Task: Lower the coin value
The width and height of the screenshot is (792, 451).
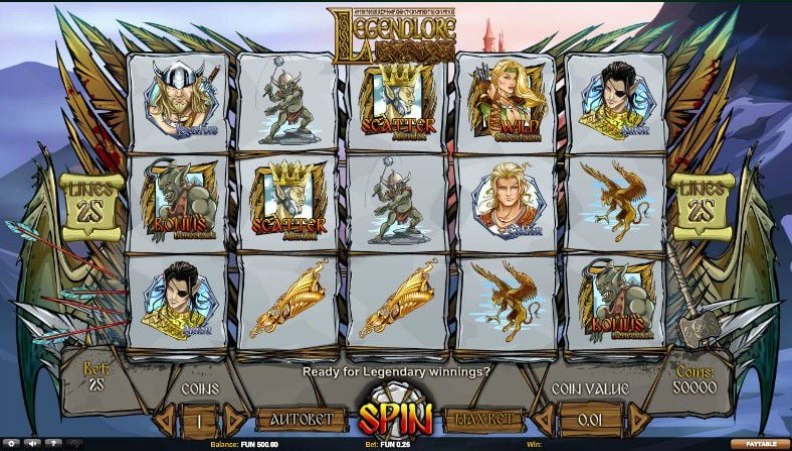Action: (544, 420)
